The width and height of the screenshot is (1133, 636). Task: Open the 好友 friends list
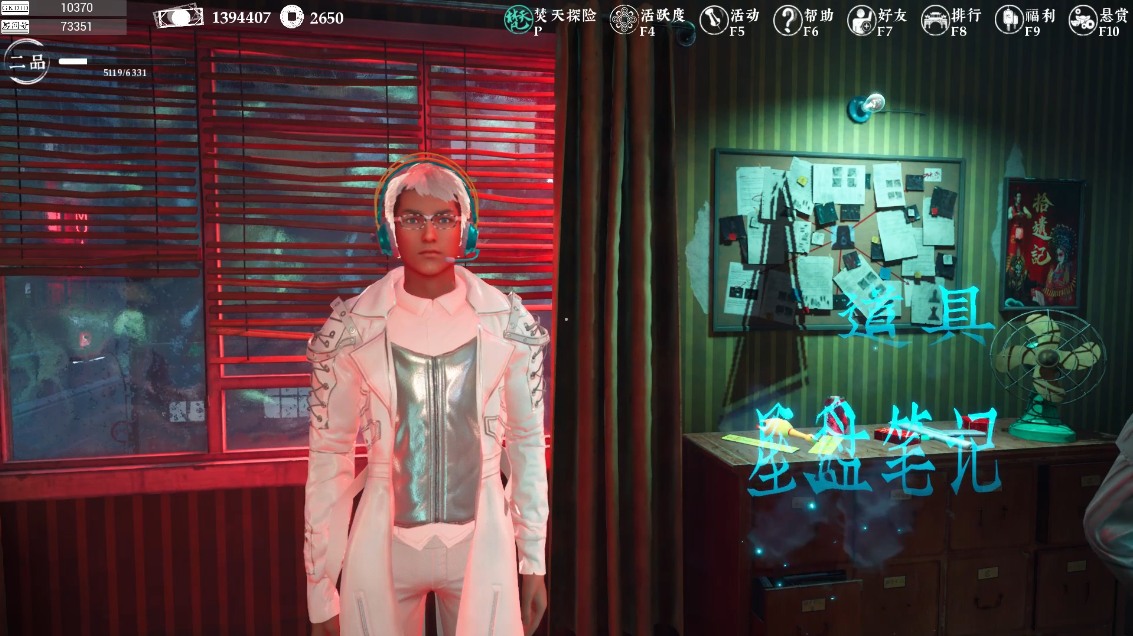click(x=862, y=19)
